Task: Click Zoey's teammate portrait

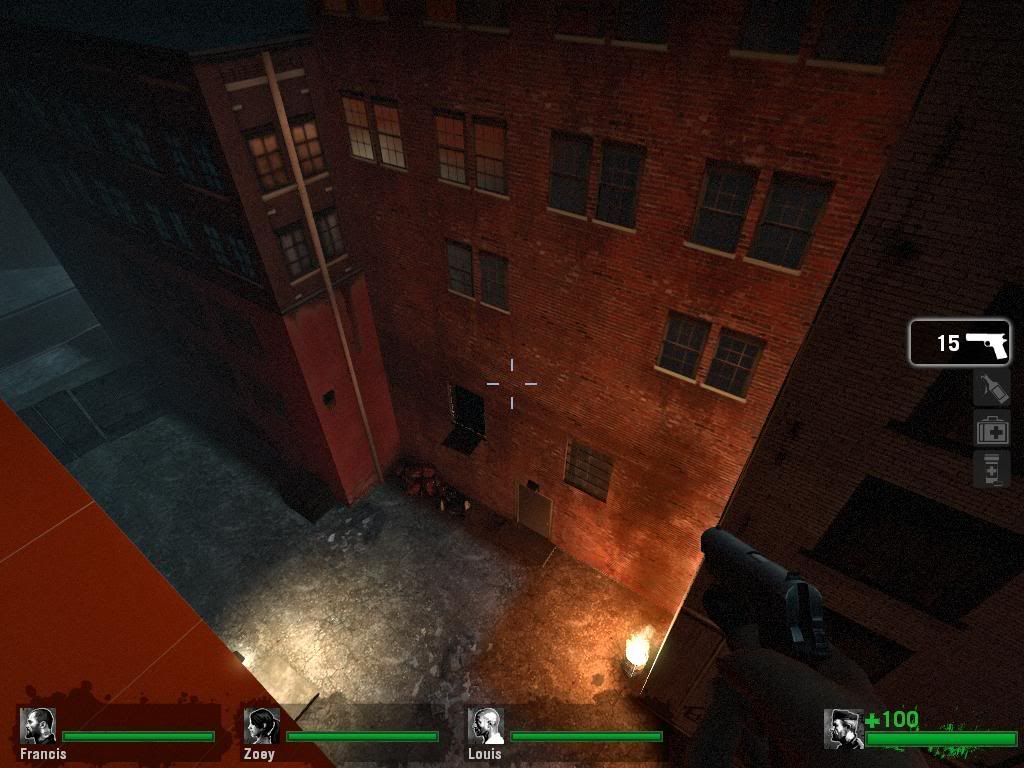Action: pos(263,726)
